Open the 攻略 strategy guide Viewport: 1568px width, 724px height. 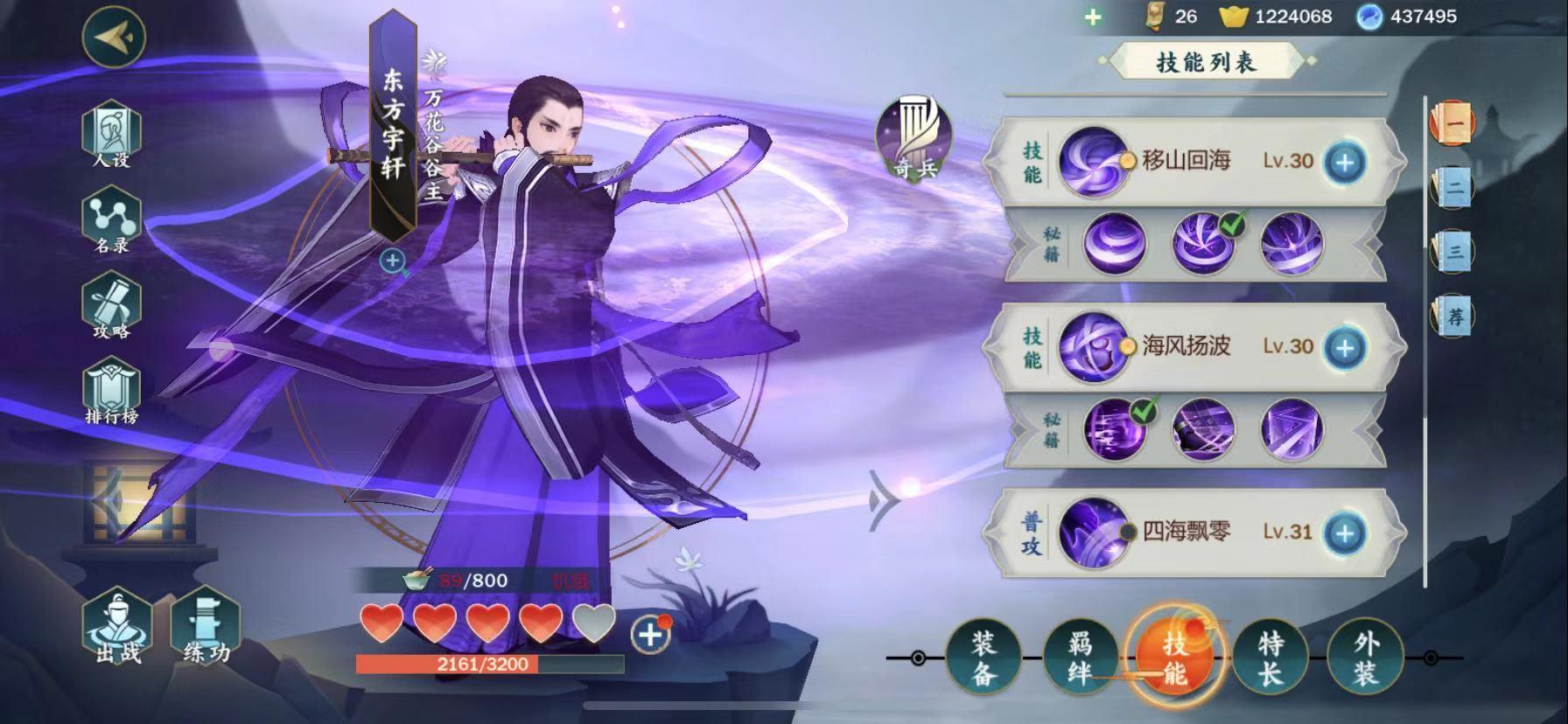coord(111,307)
